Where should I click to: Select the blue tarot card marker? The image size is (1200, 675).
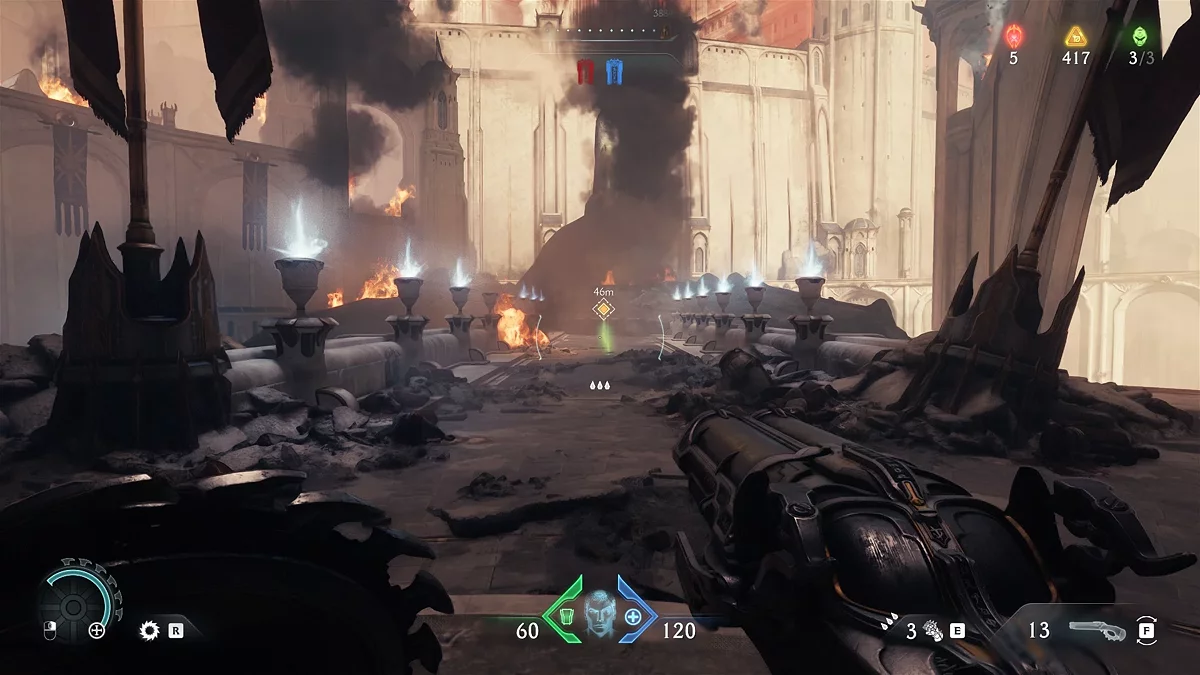click(x=614, y=71)
